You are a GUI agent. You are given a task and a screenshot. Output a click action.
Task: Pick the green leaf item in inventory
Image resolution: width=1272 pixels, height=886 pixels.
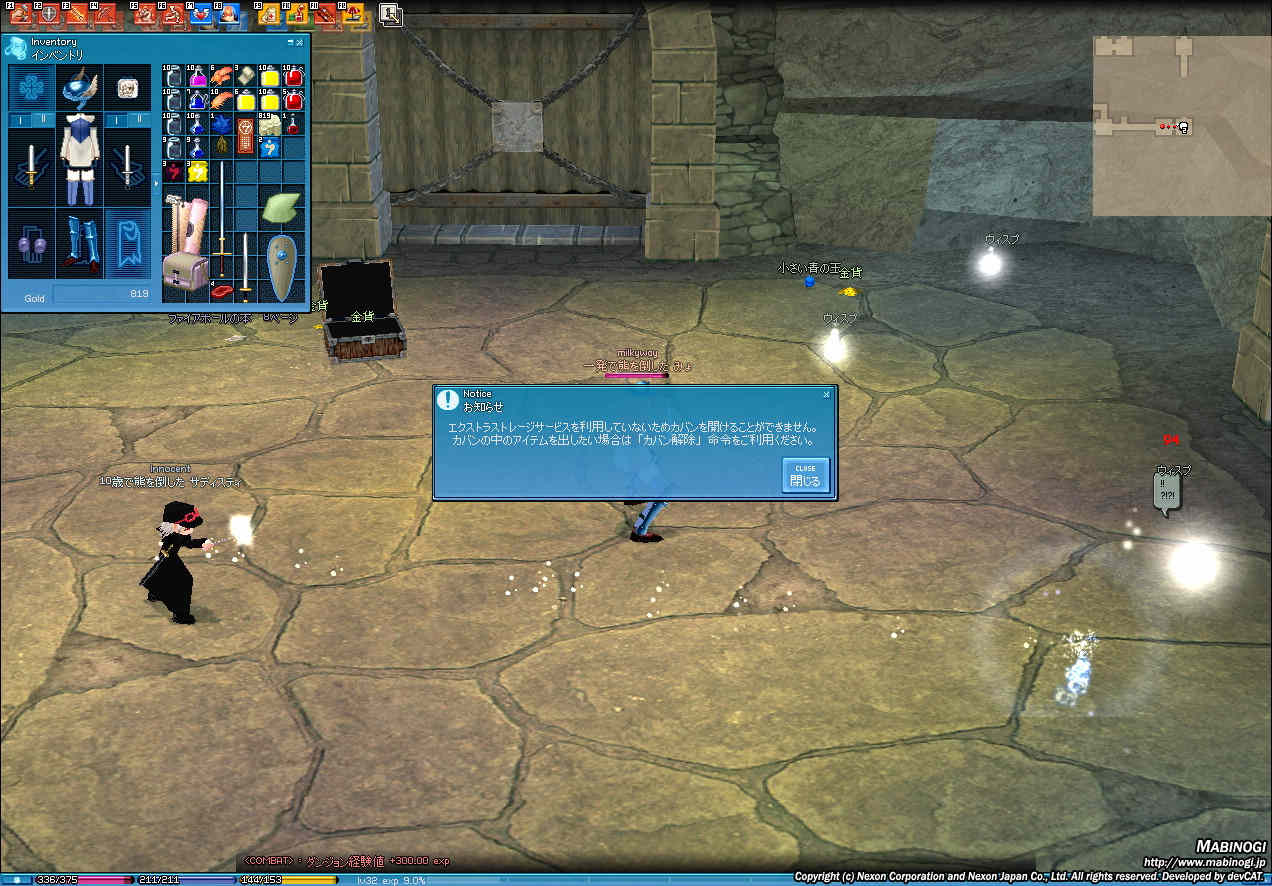coord(280,208)
